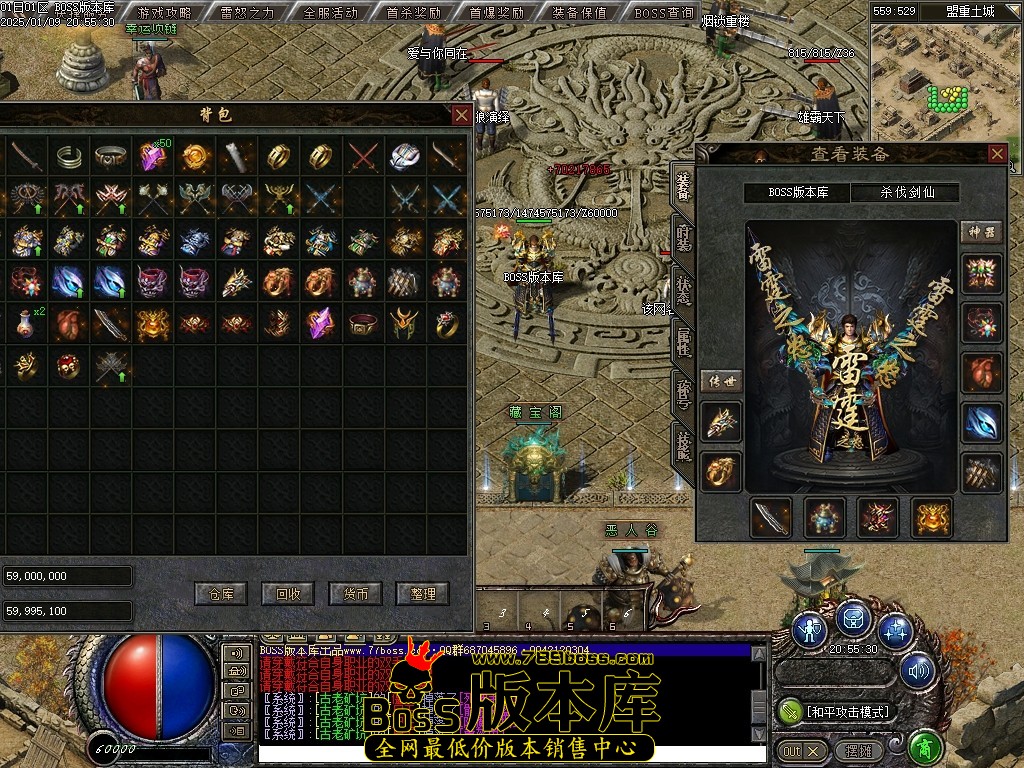Close the 查看装备 equipment window
The image size is (1024, 768).
(x=996, y=154)
